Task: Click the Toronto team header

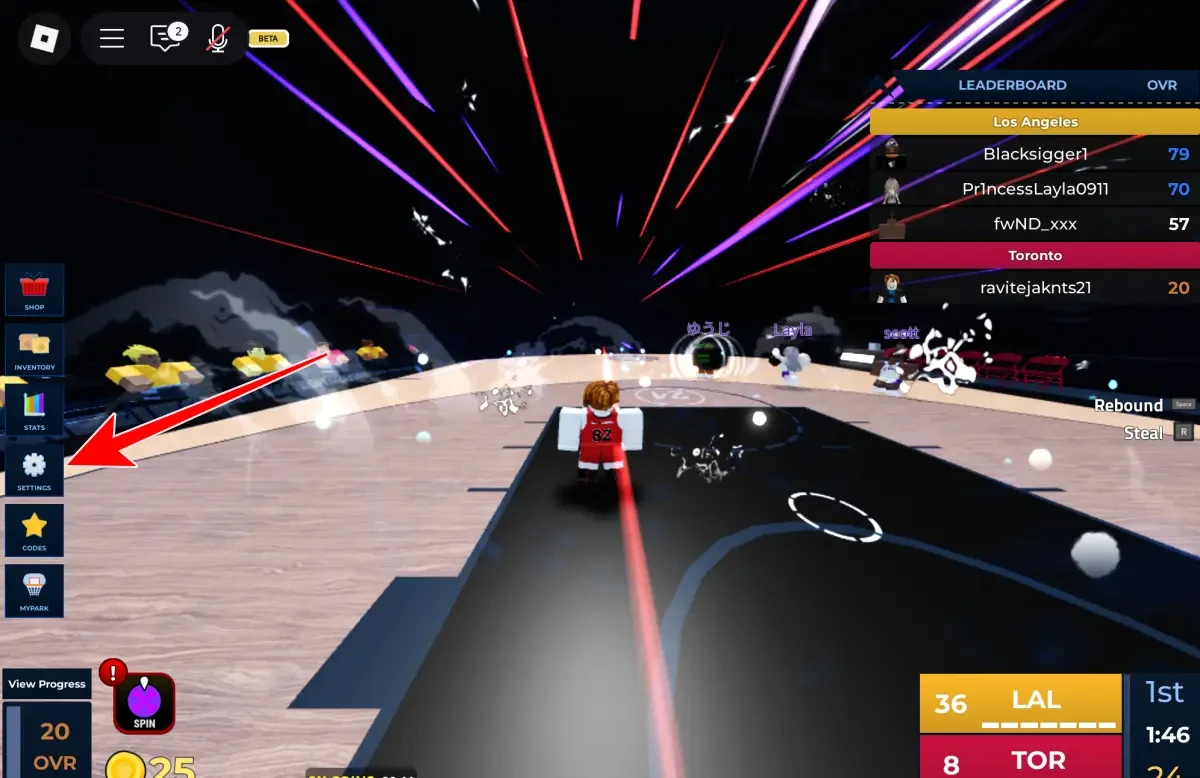Action: [x=1035, y=256]
